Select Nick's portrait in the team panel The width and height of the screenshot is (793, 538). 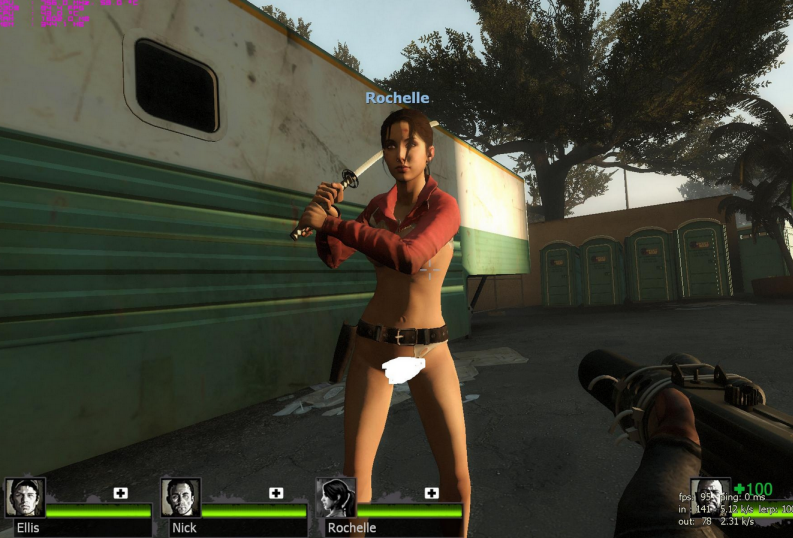[181, 498]
